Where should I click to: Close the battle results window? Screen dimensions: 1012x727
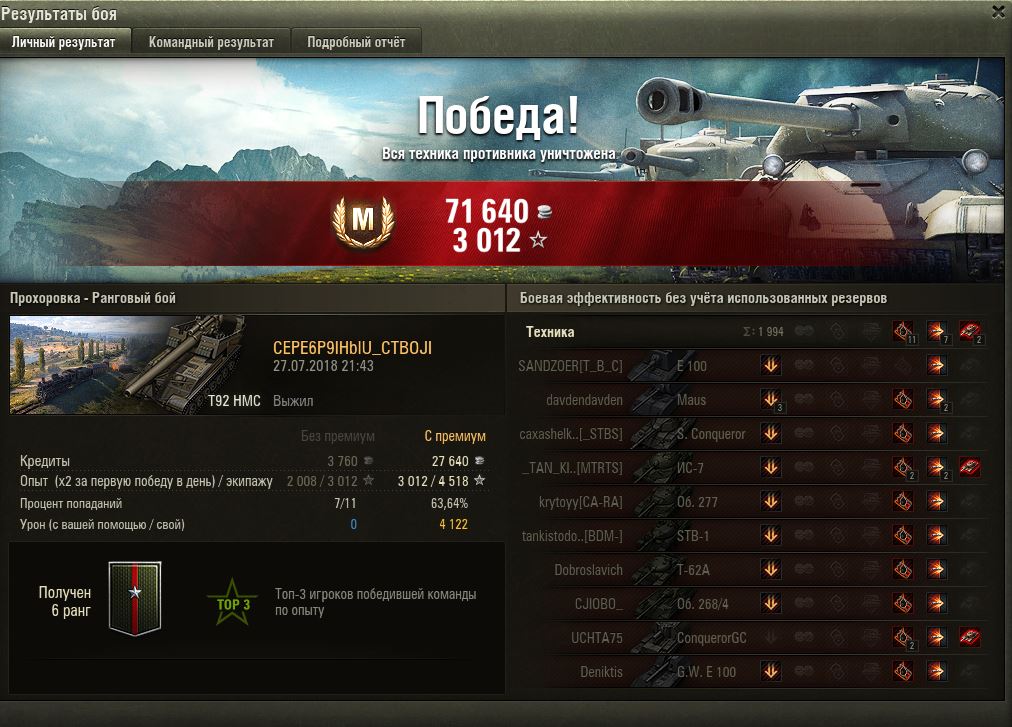point(997,12)
